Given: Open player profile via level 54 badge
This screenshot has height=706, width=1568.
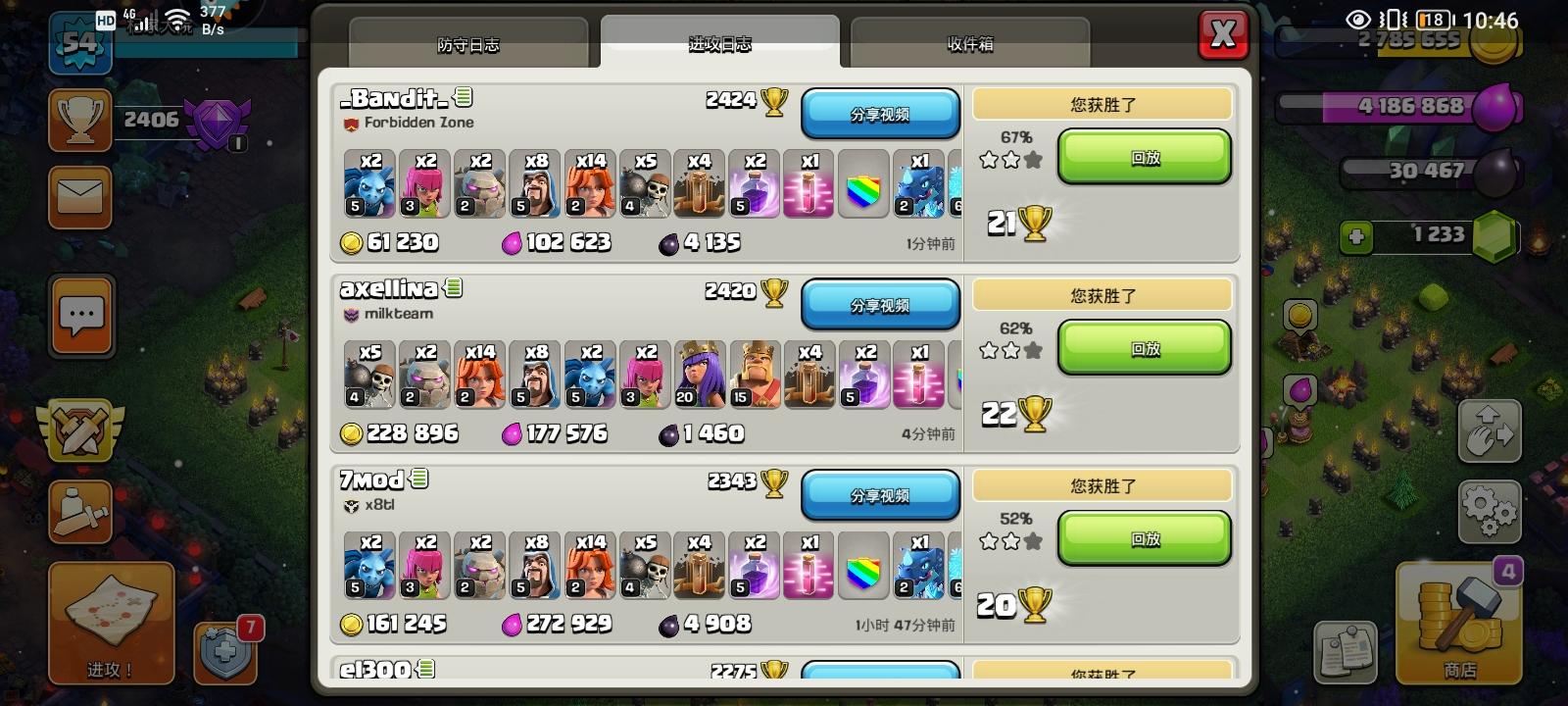Looking at the screenshot, I should coord(80,44).
